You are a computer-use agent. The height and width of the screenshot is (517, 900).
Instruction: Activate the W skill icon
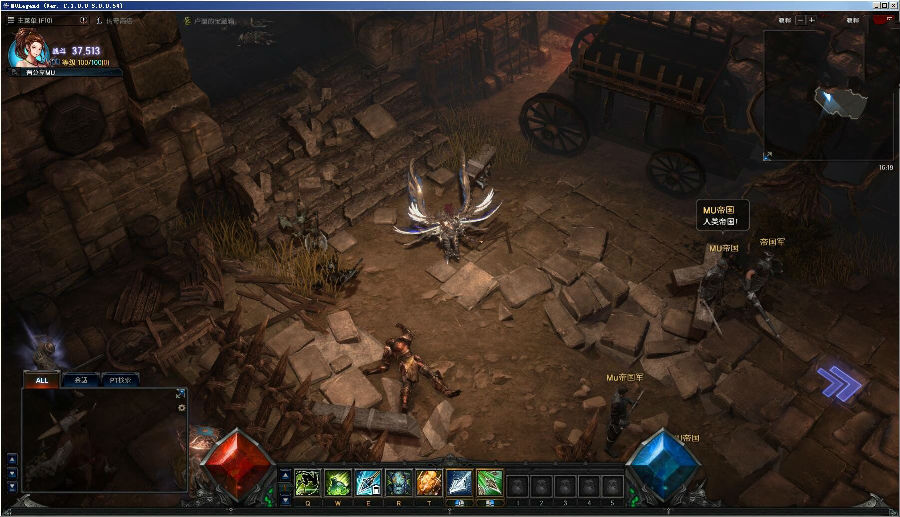click(337, 484)
